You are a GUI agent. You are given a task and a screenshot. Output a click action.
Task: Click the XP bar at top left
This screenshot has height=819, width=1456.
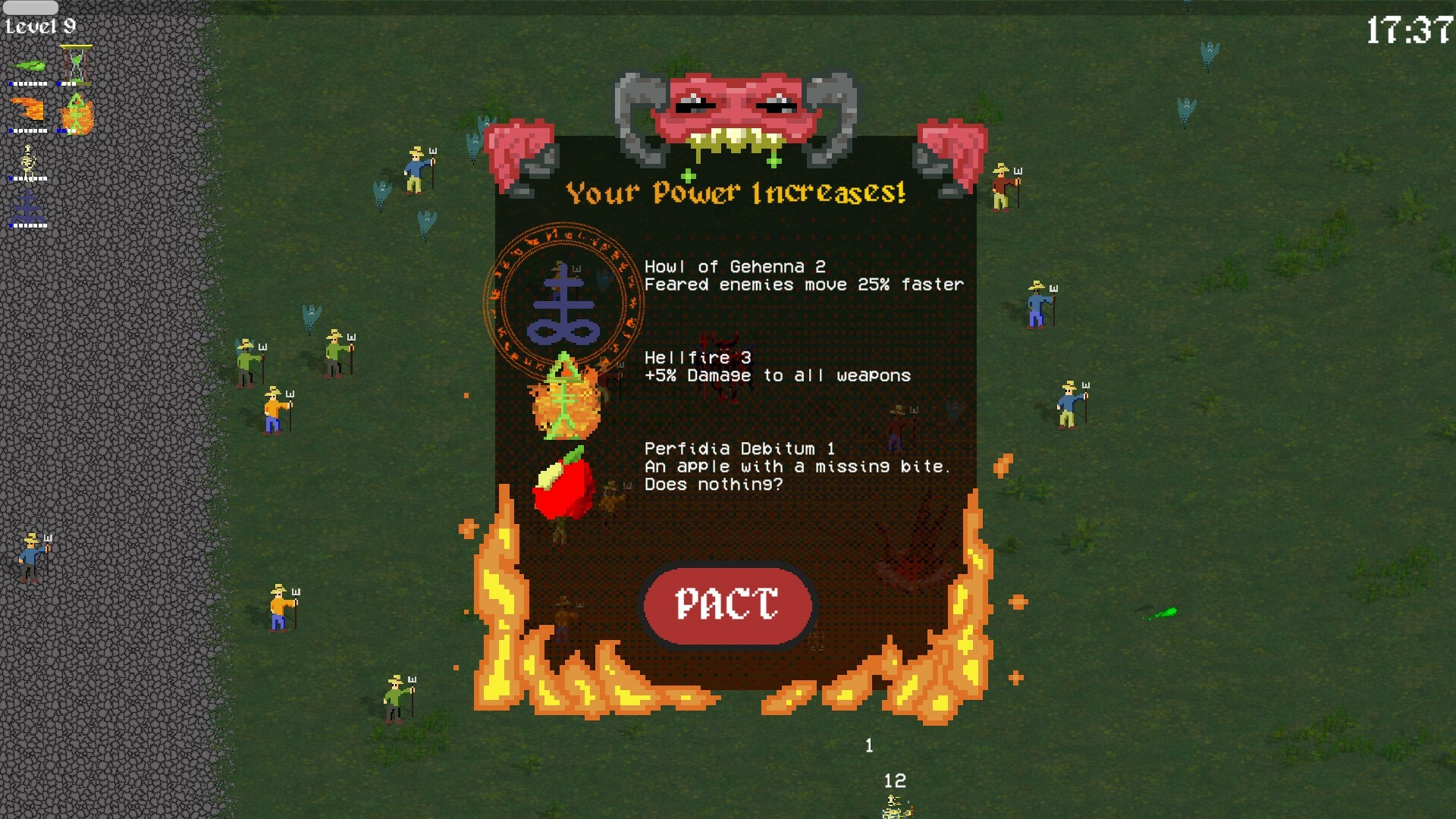pos(30,8)
